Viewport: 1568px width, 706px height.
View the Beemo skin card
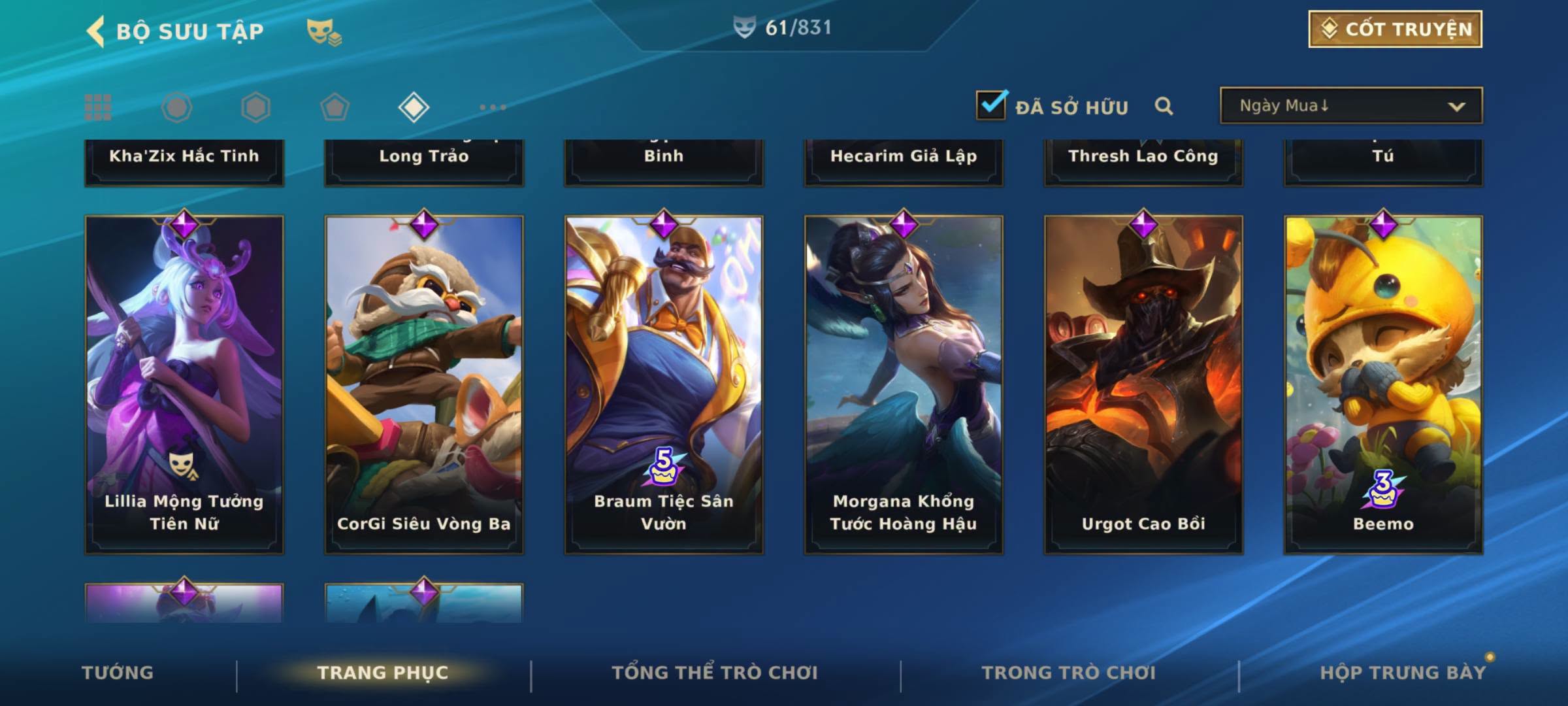pyautogui.click(x=1383, y=384)
